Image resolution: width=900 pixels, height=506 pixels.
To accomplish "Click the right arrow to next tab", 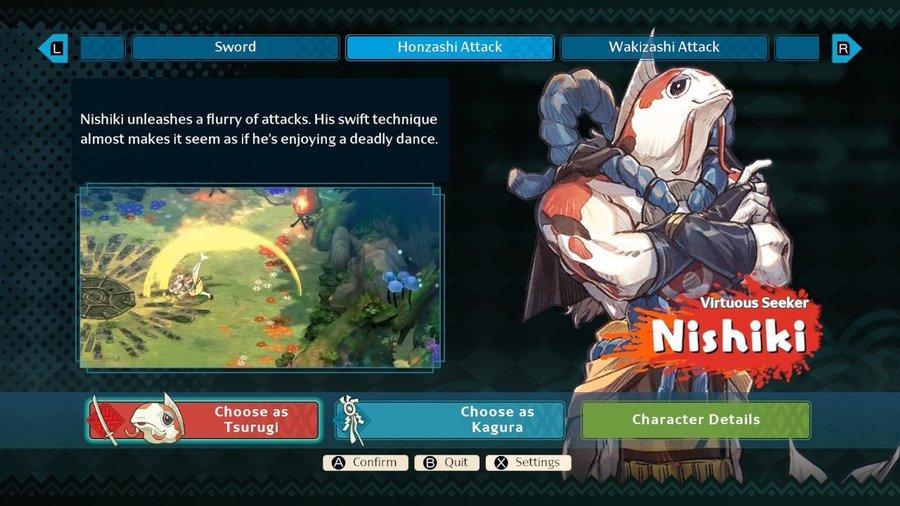I will tap(845, 47).
